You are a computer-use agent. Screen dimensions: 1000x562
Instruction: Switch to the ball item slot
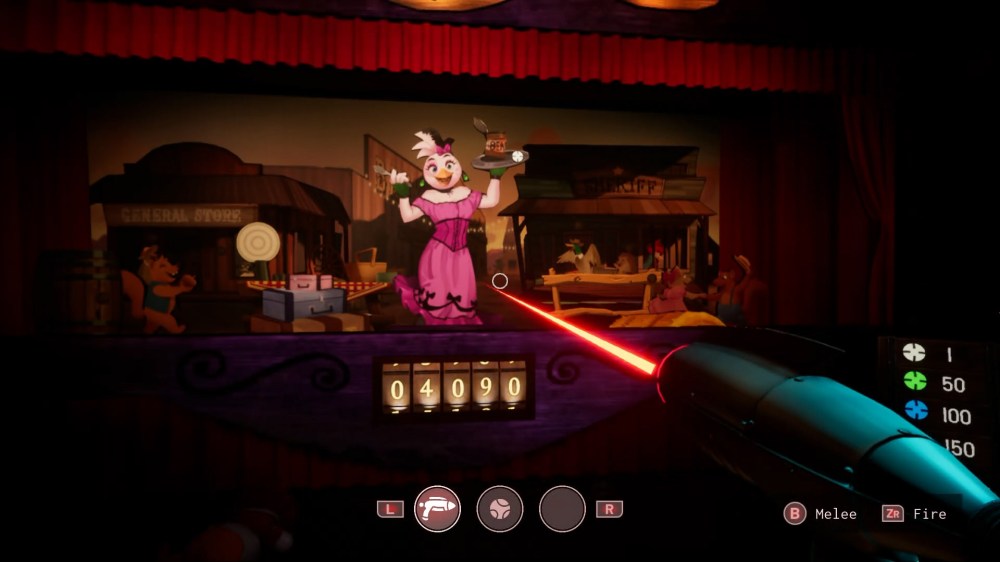pos(499,509)
